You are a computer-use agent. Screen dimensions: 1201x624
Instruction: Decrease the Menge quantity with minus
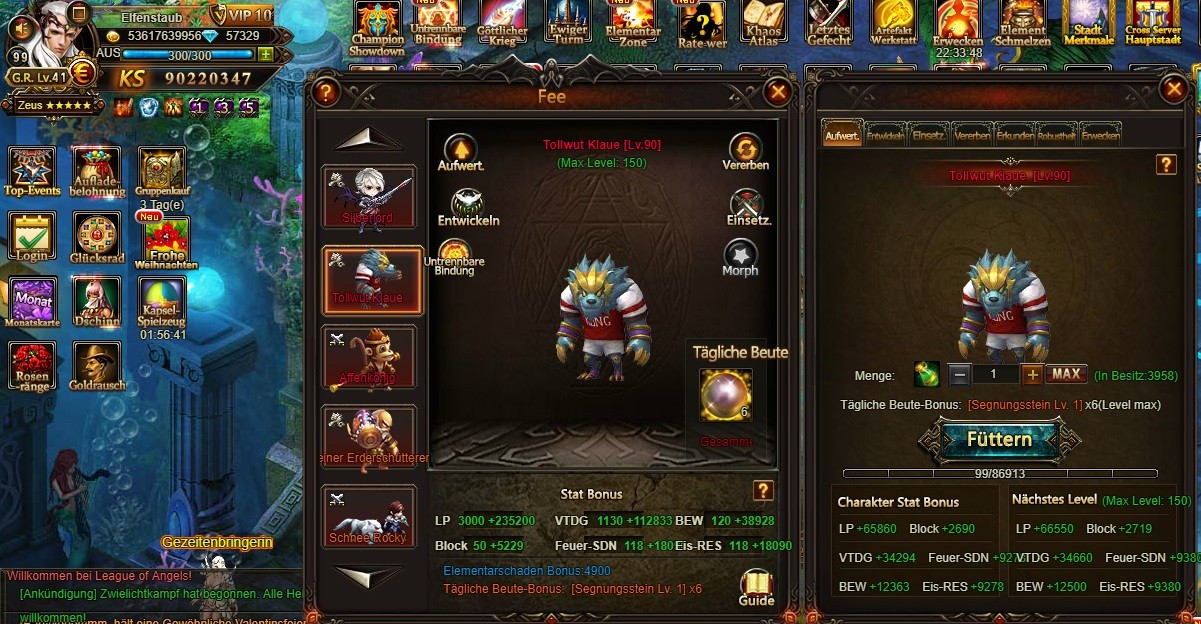click(959, 375)
